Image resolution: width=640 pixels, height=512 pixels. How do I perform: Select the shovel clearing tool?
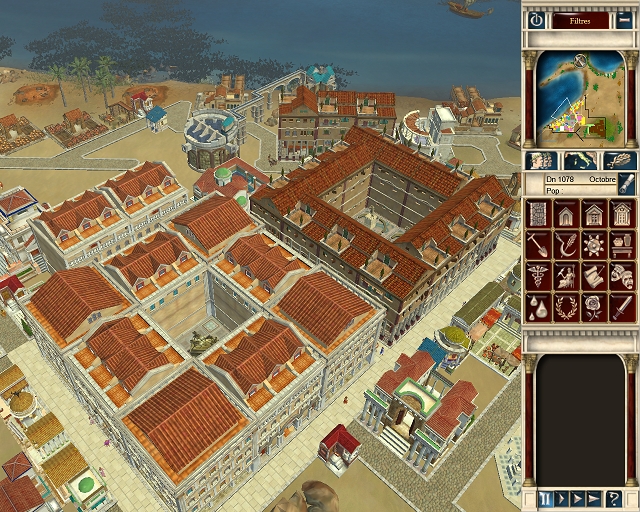(x=538, y=245)
